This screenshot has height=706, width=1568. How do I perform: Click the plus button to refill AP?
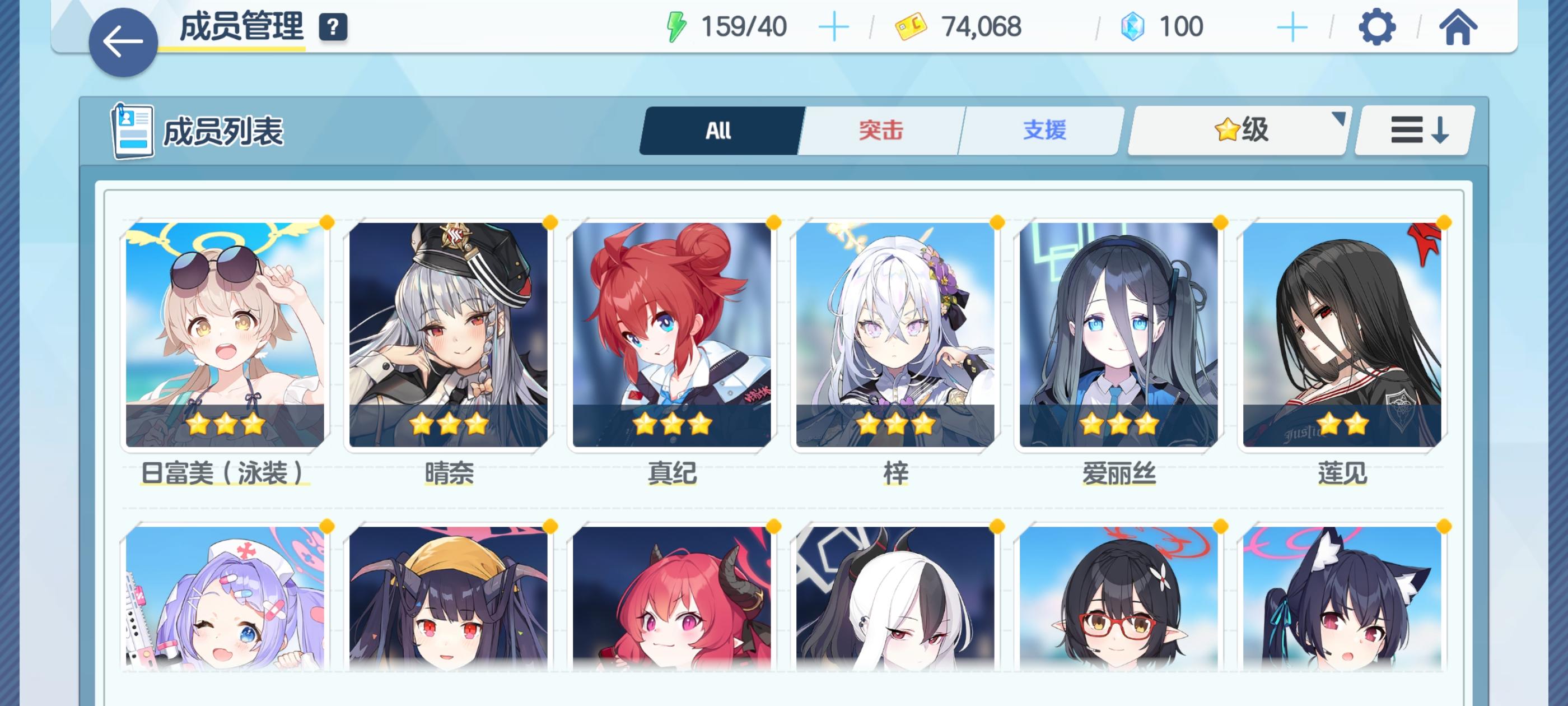834,26
